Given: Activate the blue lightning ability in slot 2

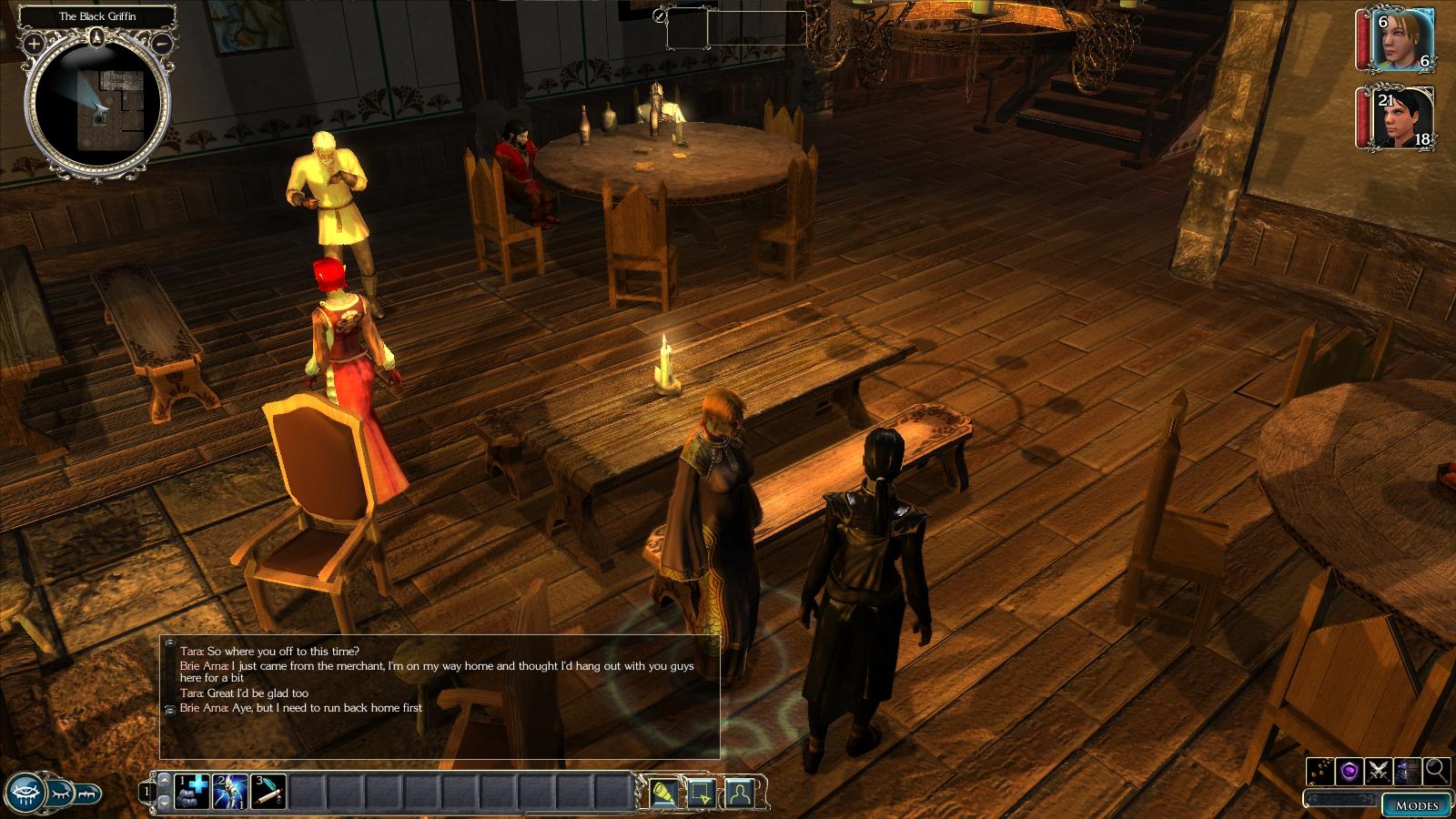Looking at the screenshot, I should (230, 792).
